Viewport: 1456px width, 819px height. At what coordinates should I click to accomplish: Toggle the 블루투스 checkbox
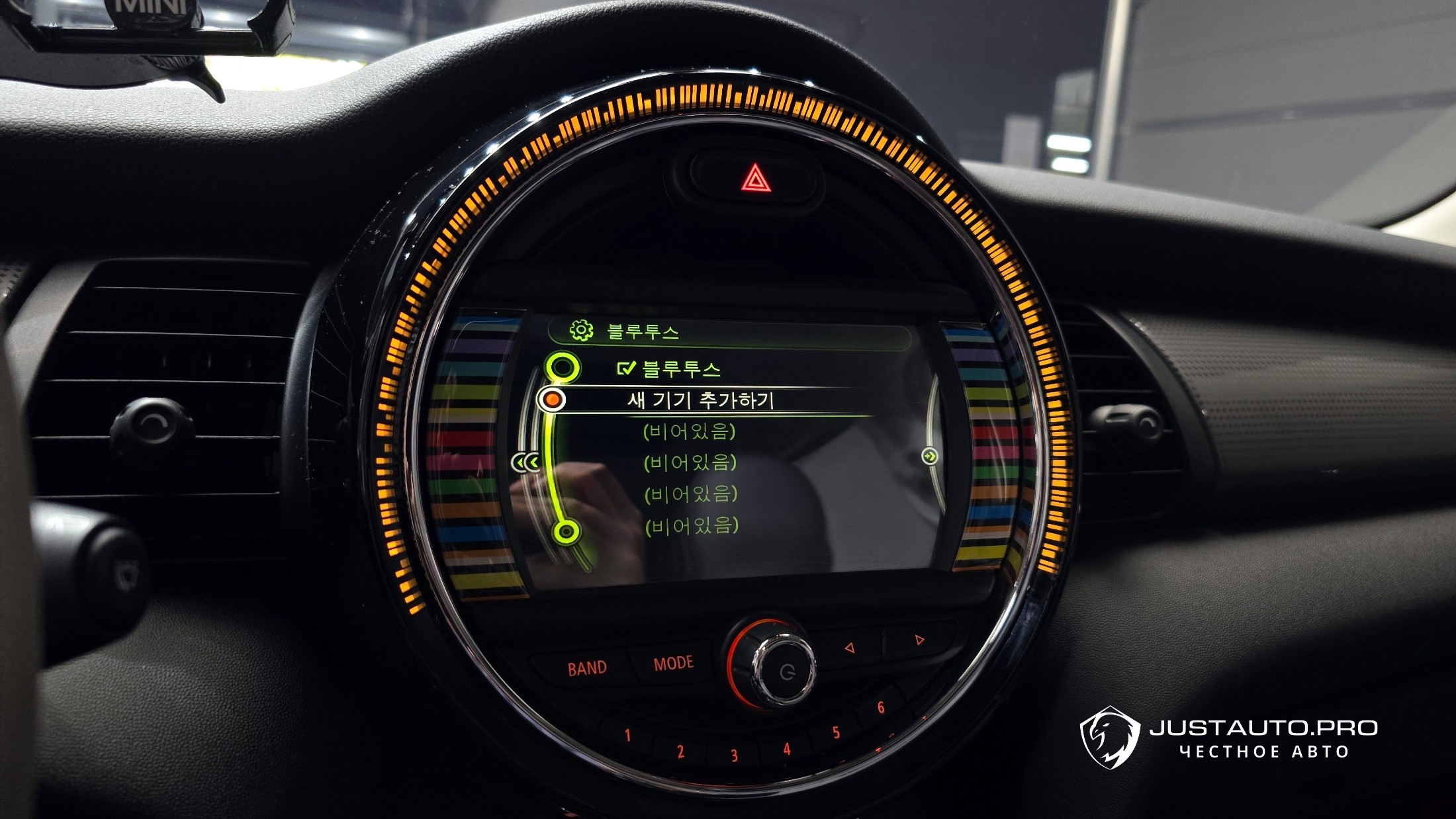pyautogui.click(x=625, y=368)
